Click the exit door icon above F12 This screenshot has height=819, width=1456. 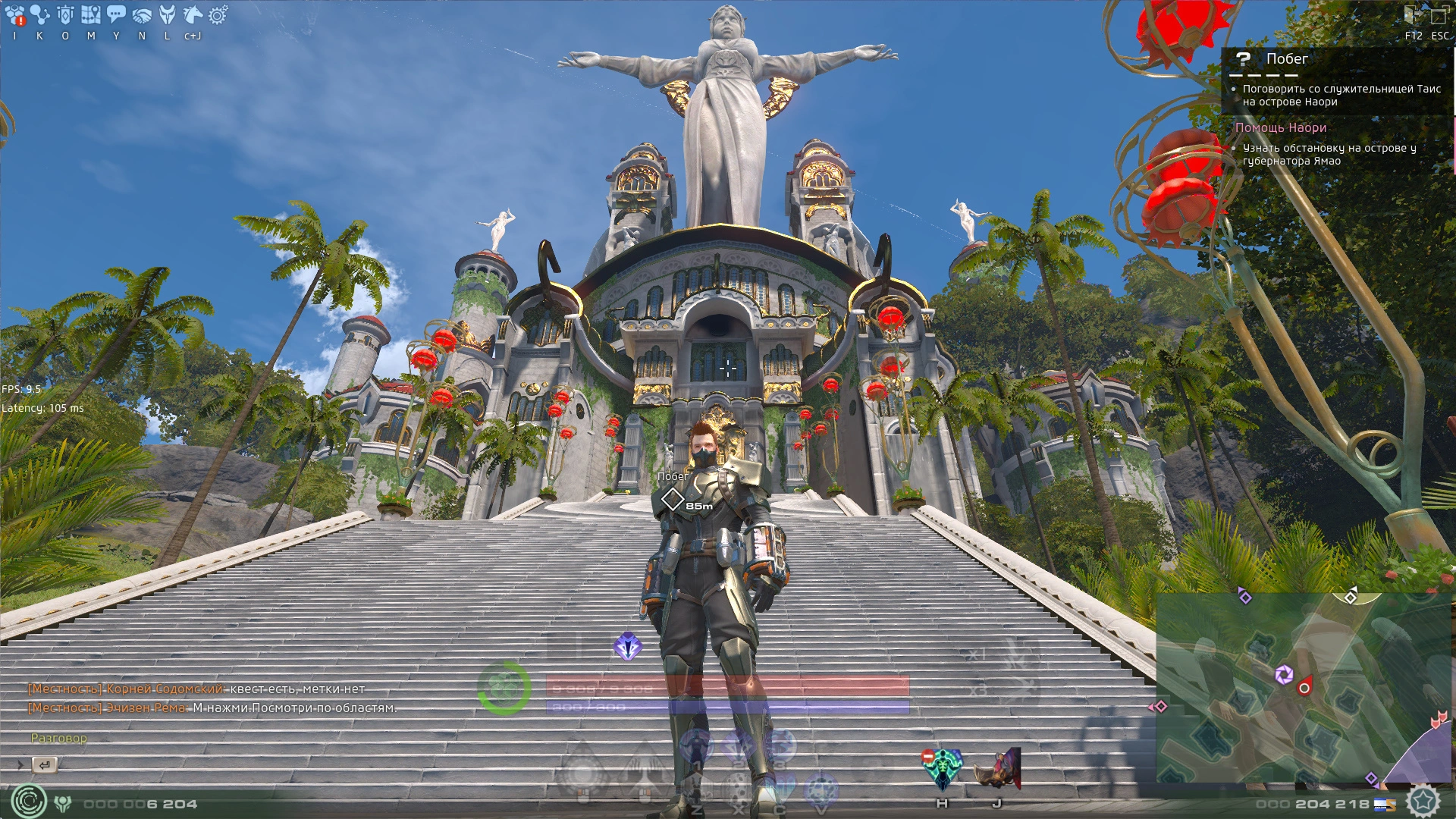tap(1414, 15)
